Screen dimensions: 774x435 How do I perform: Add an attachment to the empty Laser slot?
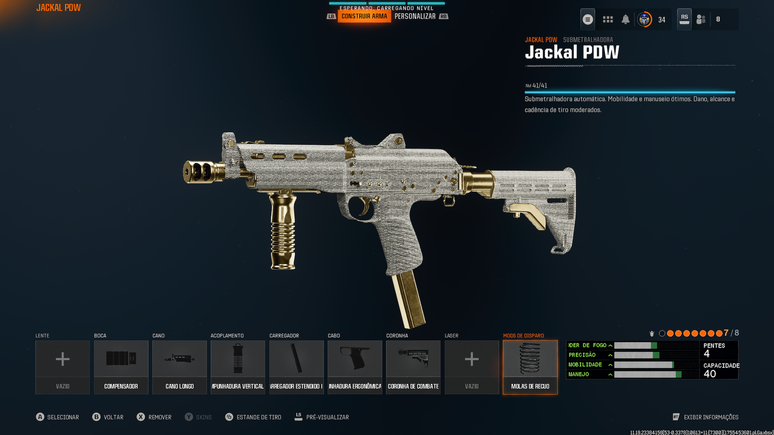click(472, 366)
